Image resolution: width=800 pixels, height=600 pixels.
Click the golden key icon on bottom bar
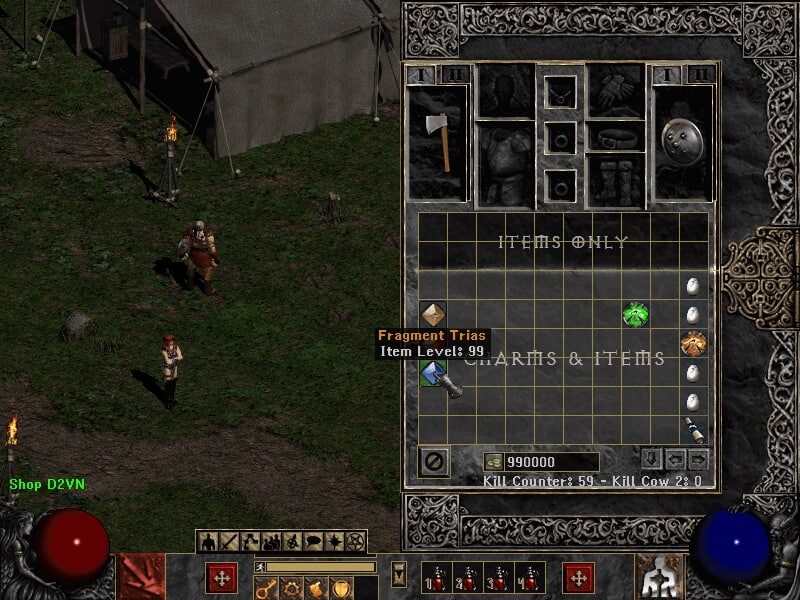(266, 589)
